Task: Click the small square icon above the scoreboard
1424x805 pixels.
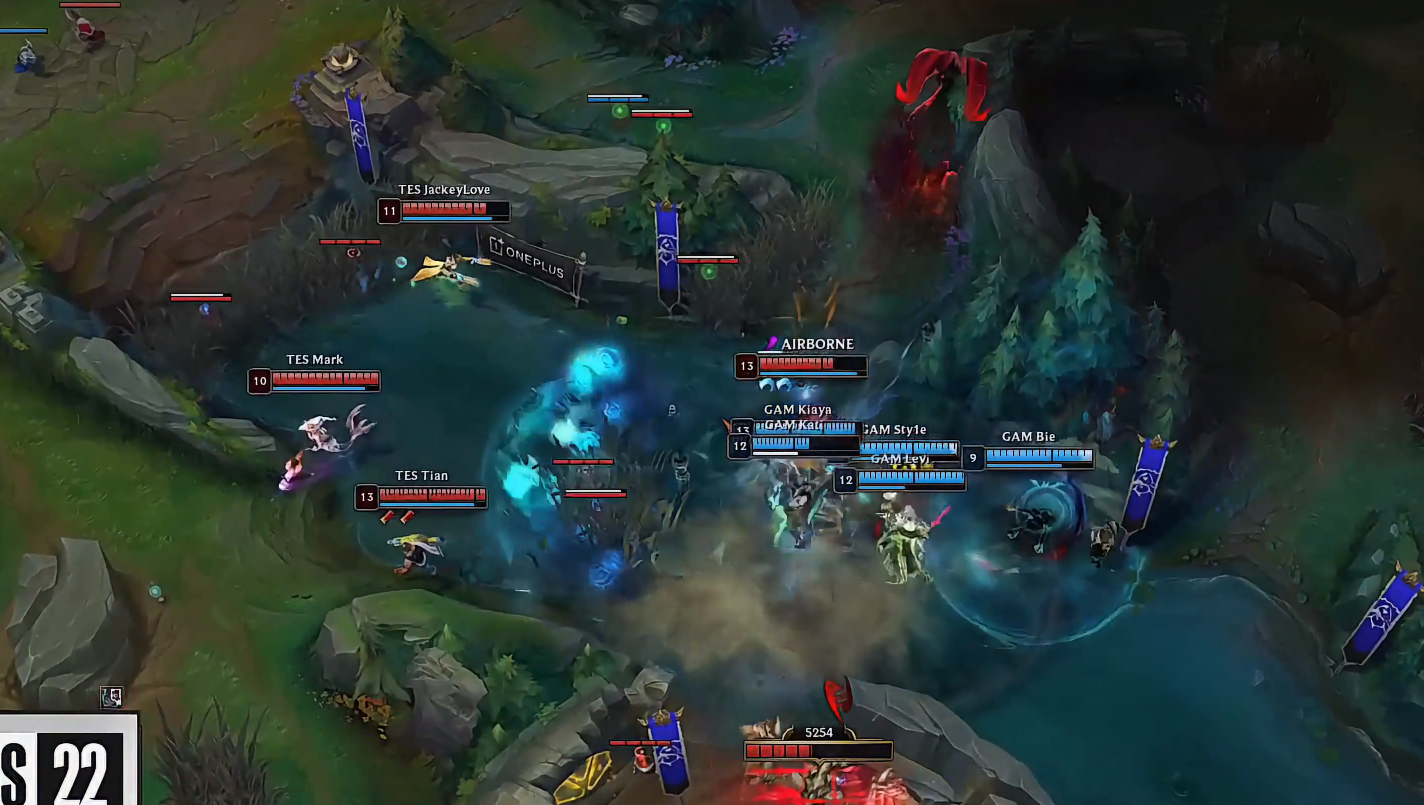Action: coord(112,697)
